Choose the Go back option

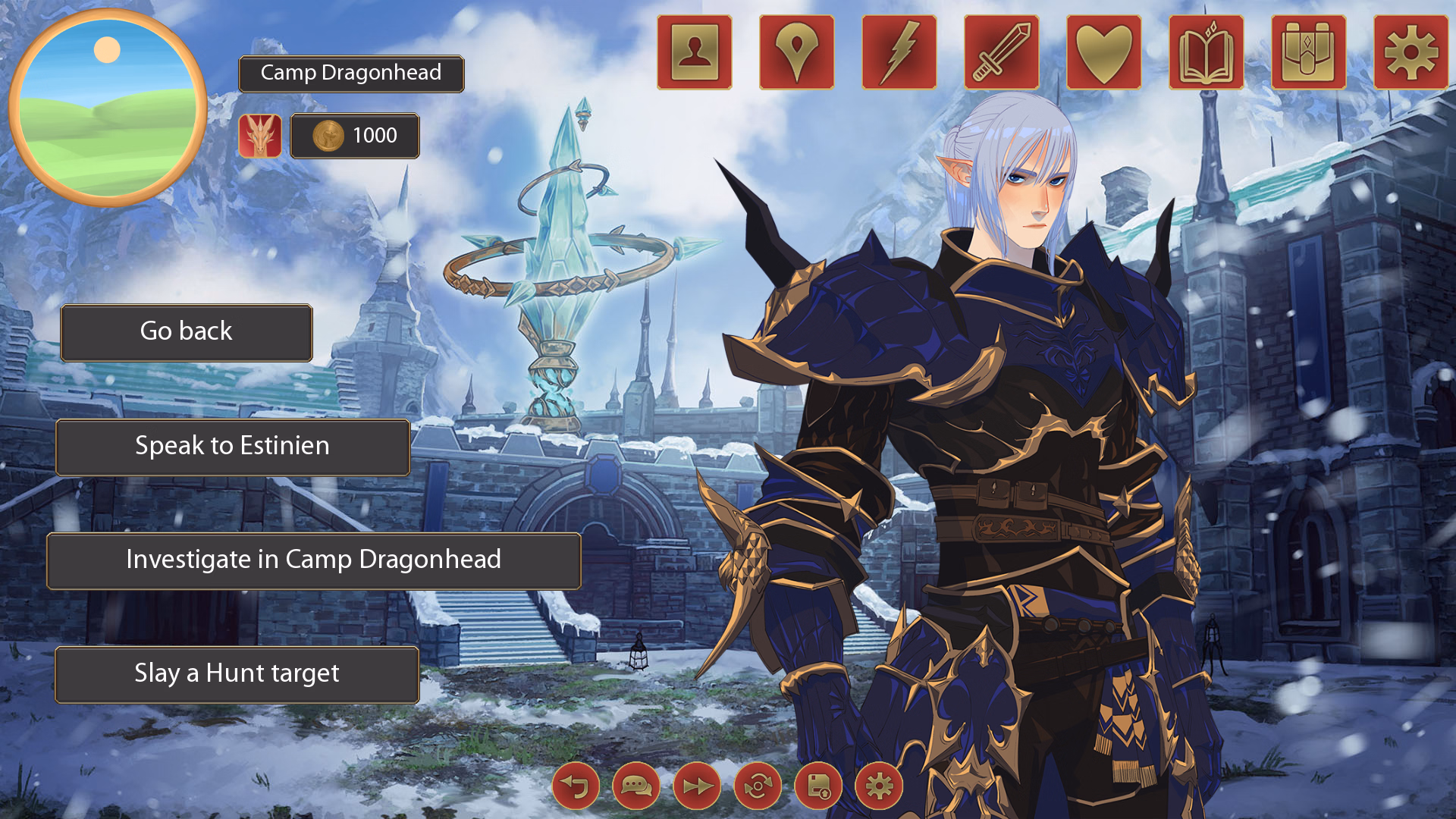187,332
